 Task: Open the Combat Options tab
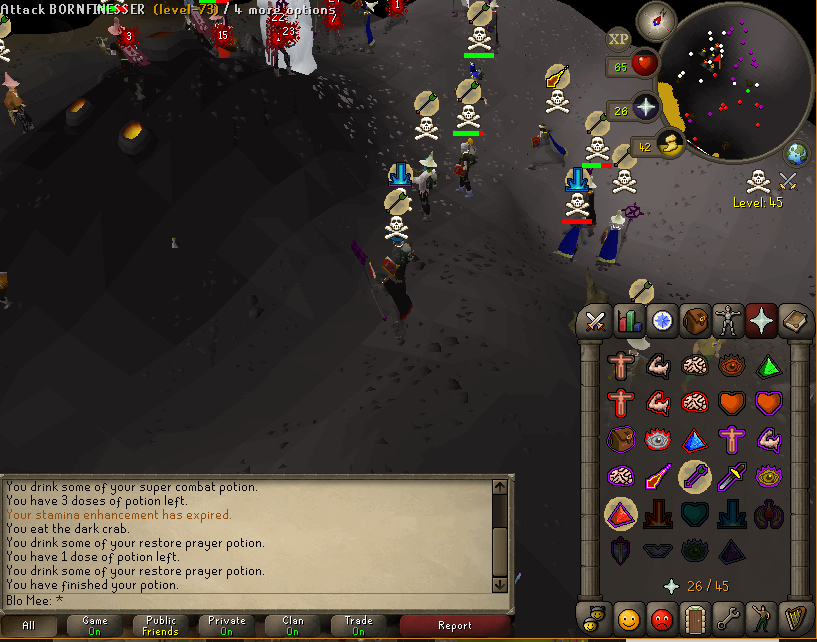tap(596, 322)
